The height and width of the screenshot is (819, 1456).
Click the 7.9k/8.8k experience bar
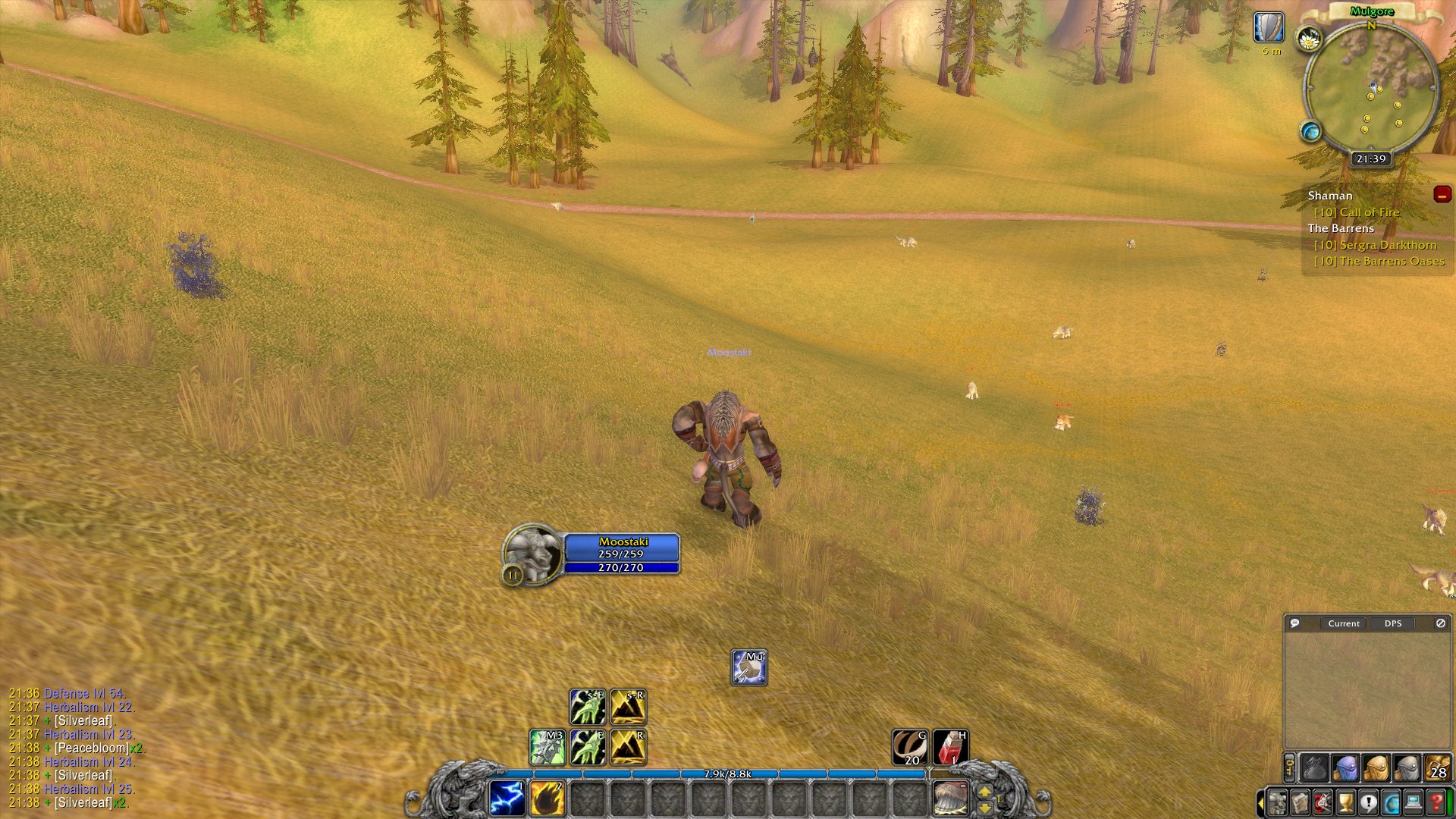click(728, 773)
